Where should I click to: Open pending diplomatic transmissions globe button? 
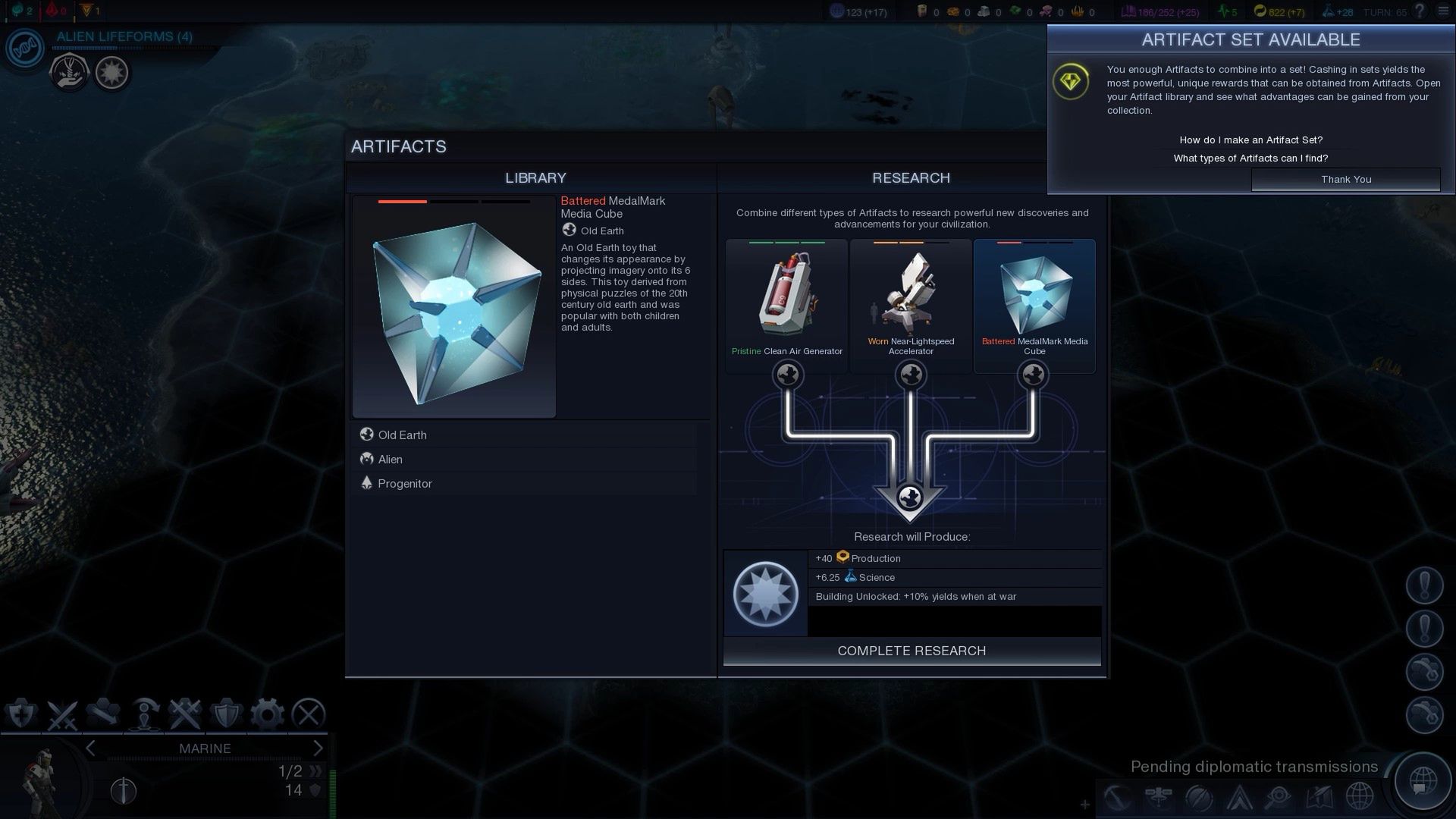pyautogui.click(x=1423, y=780)
